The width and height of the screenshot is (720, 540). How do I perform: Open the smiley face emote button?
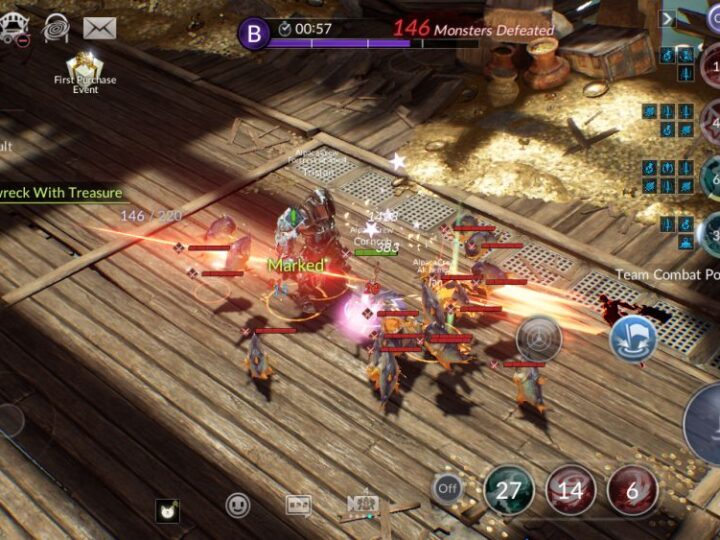238,505
